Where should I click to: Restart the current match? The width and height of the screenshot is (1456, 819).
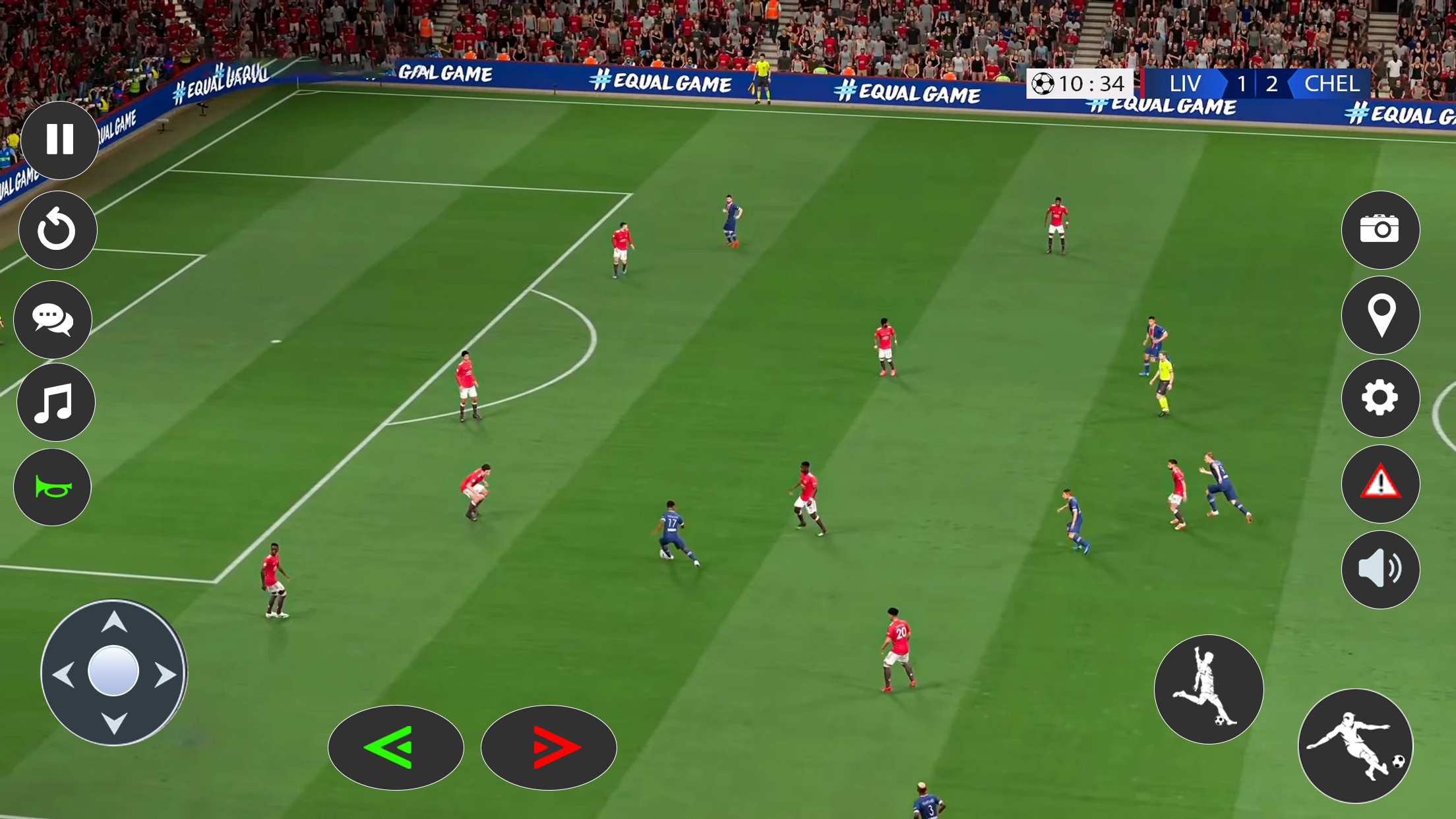(x=57, y=229)
